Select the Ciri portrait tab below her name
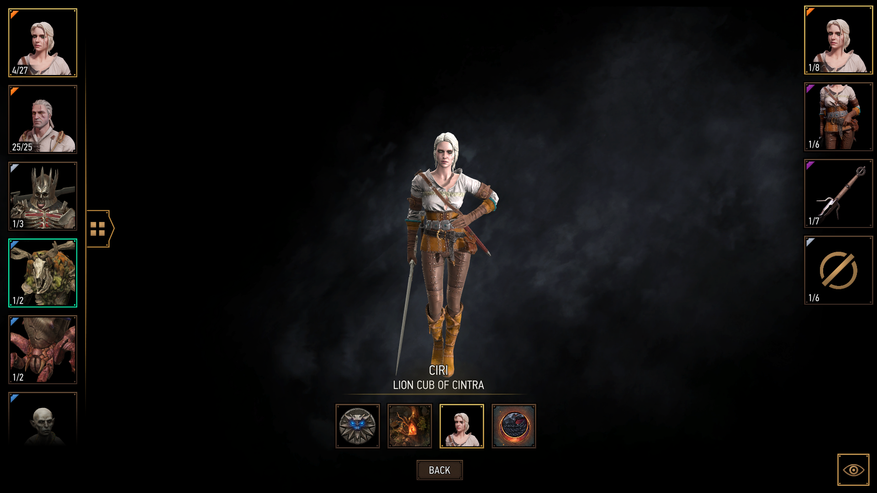 (462, 426)
